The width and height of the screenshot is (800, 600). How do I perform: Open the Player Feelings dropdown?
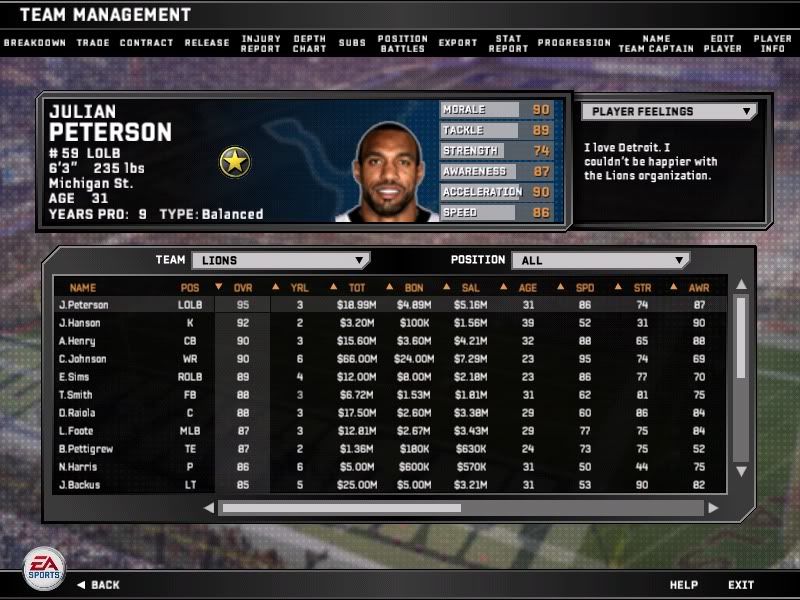668,112
